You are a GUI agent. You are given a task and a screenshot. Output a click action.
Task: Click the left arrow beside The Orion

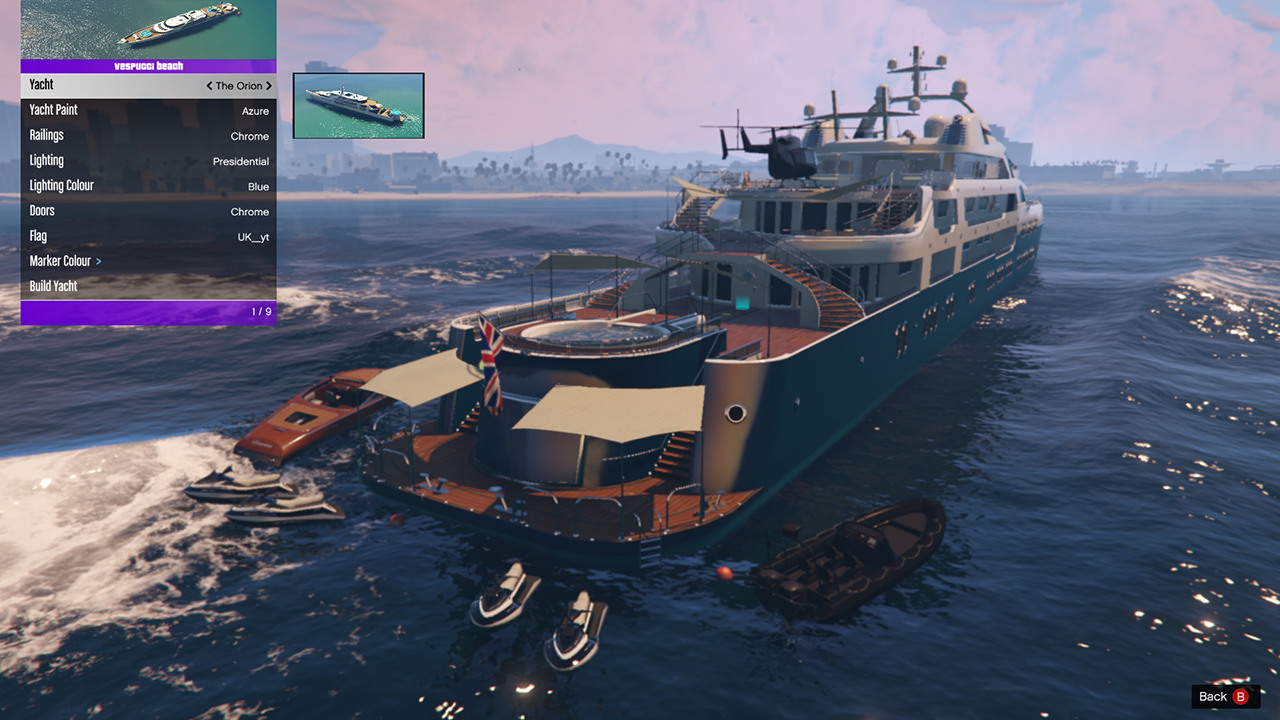[x=209, y=86]
